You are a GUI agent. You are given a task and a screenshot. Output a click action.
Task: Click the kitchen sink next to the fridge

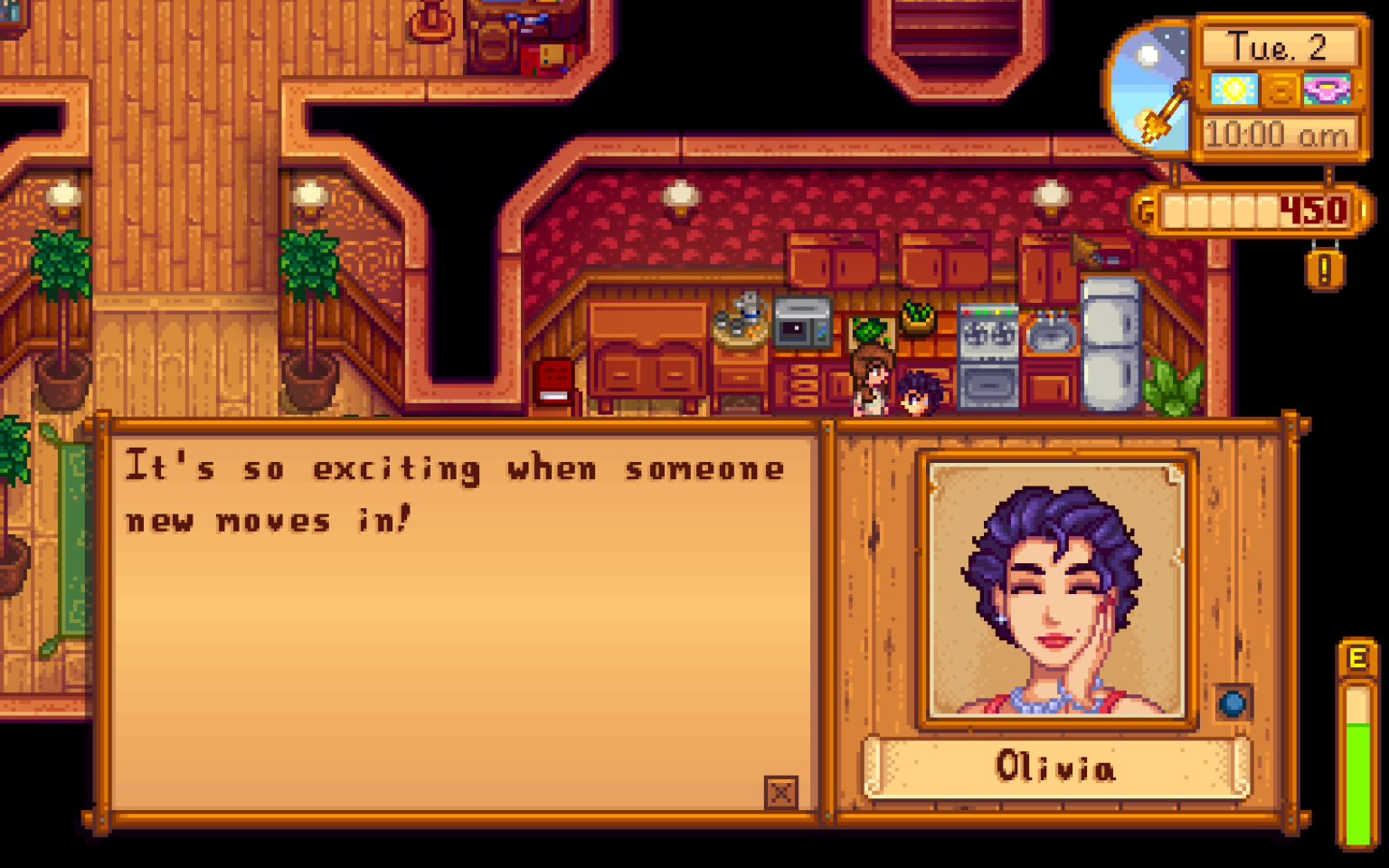click(x=1047, y=333)
